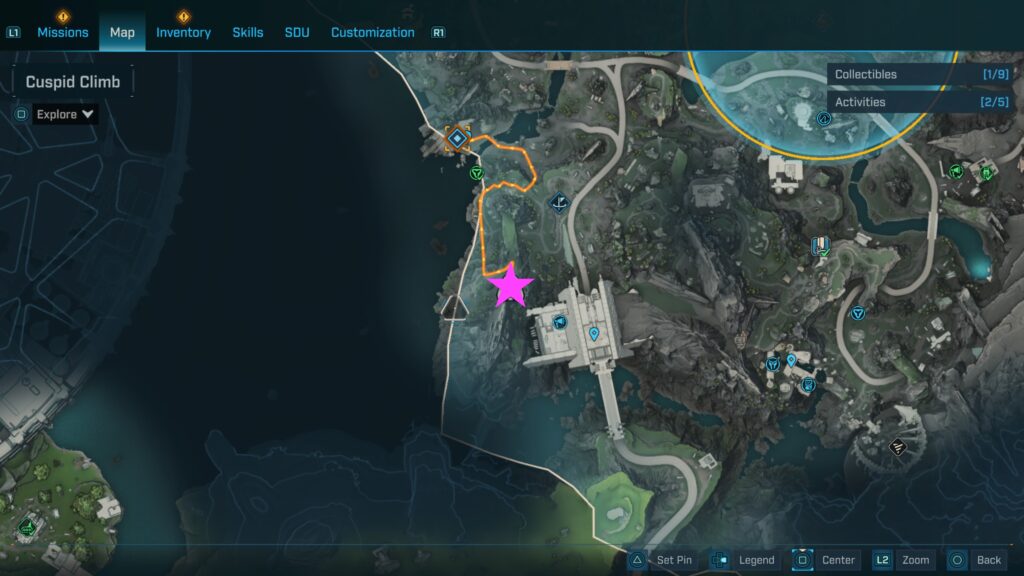The height and width of the screenshot is (576, 1024).
Task: Open the SDU tab
Action: tap(297, 32)
